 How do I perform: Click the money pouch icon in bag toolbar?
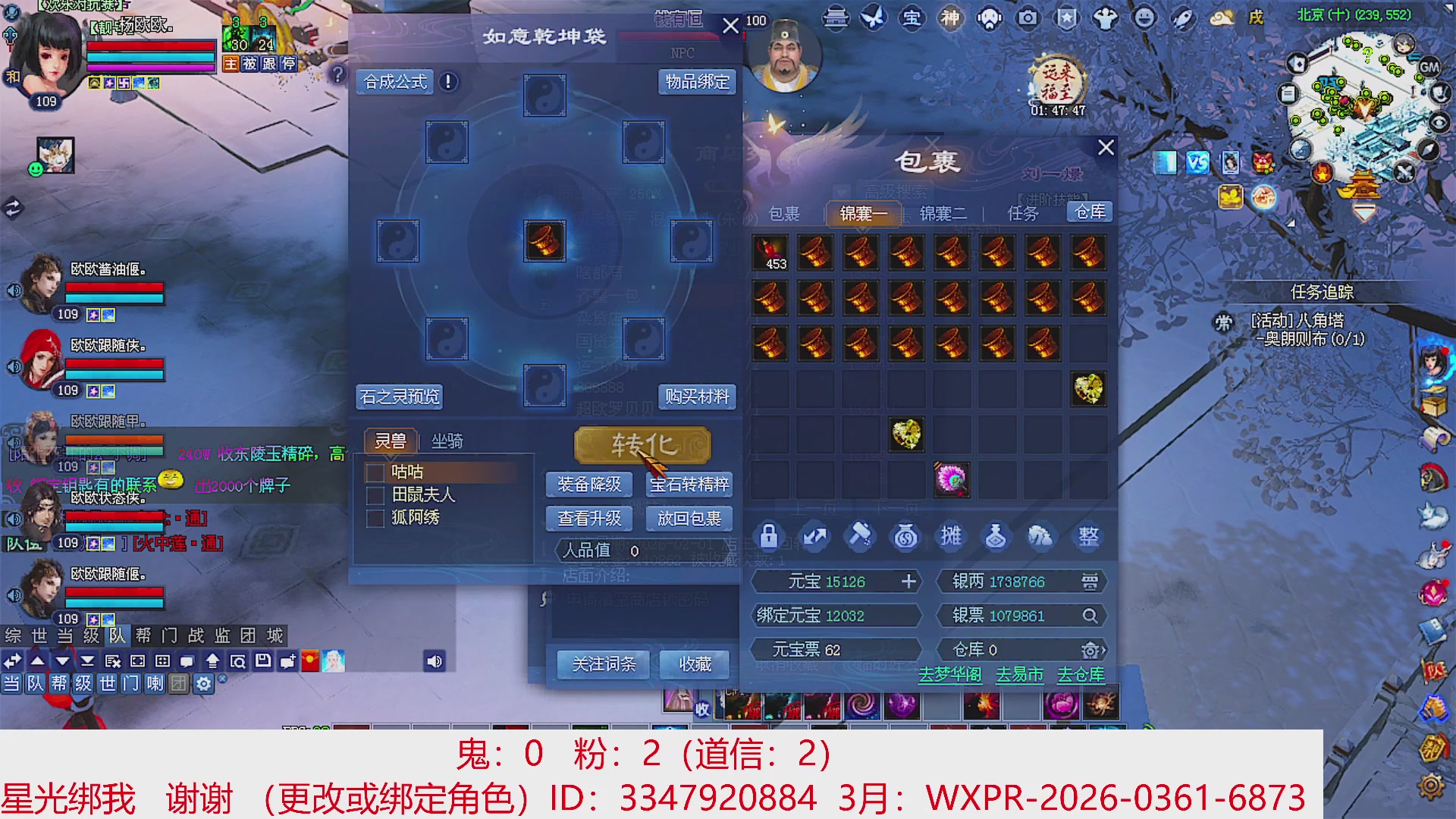coord(905,536)
